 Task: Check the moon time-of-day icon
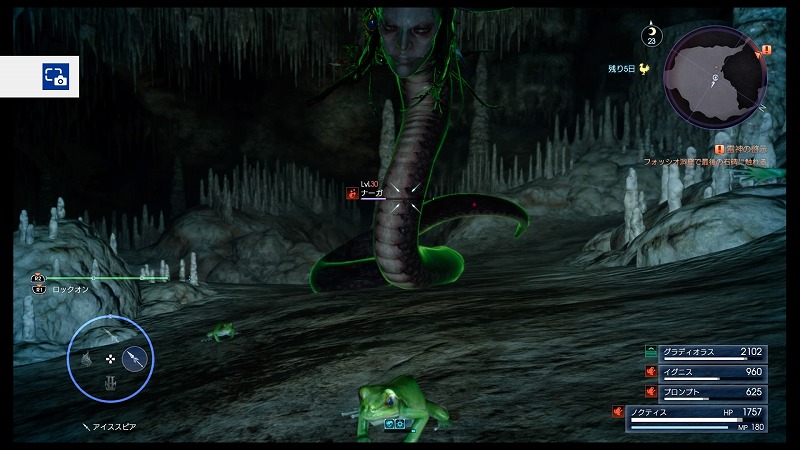652,35
